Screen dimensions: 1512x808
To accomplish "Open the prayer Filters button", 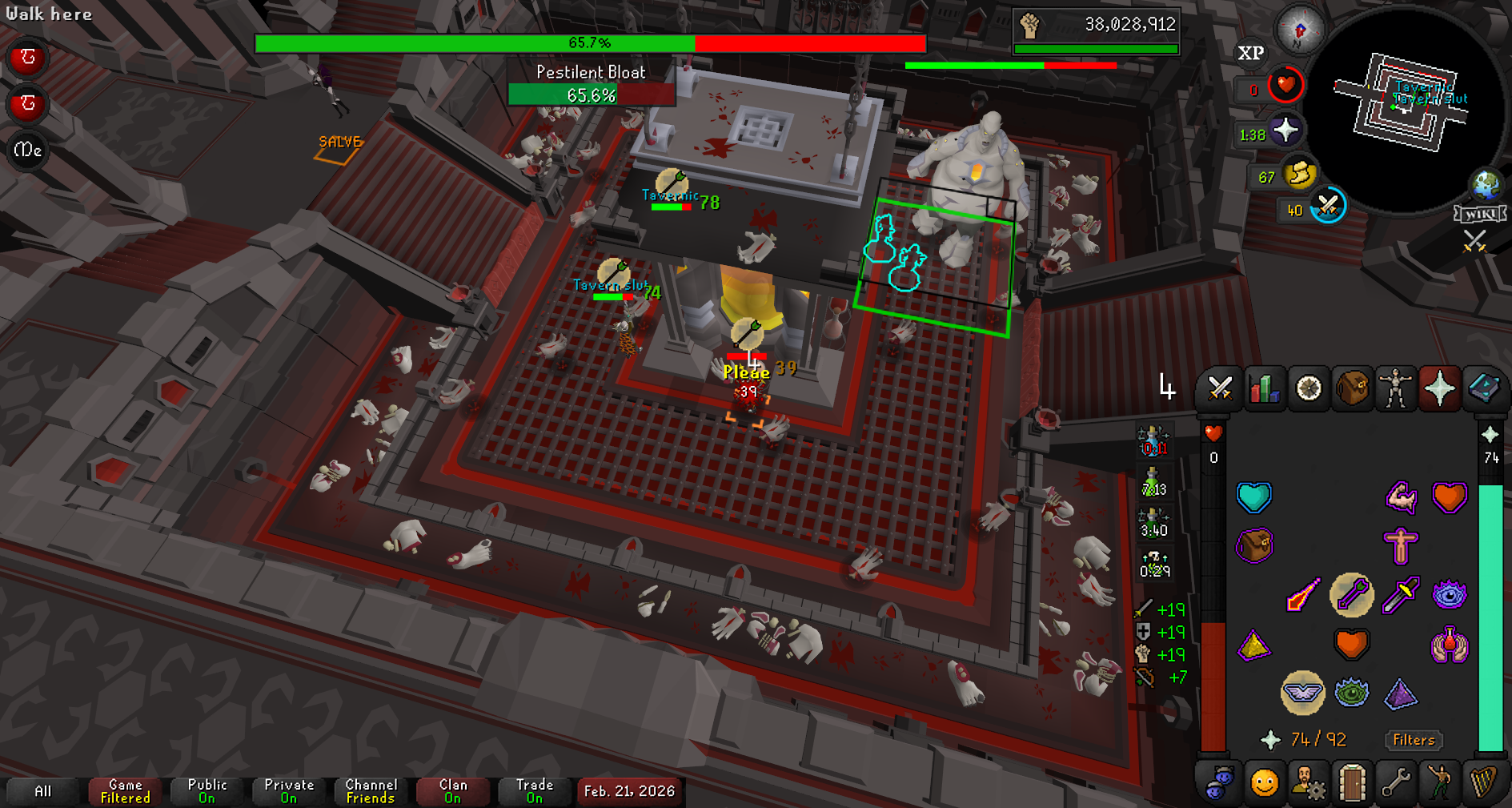I will tap(1414, 740).
